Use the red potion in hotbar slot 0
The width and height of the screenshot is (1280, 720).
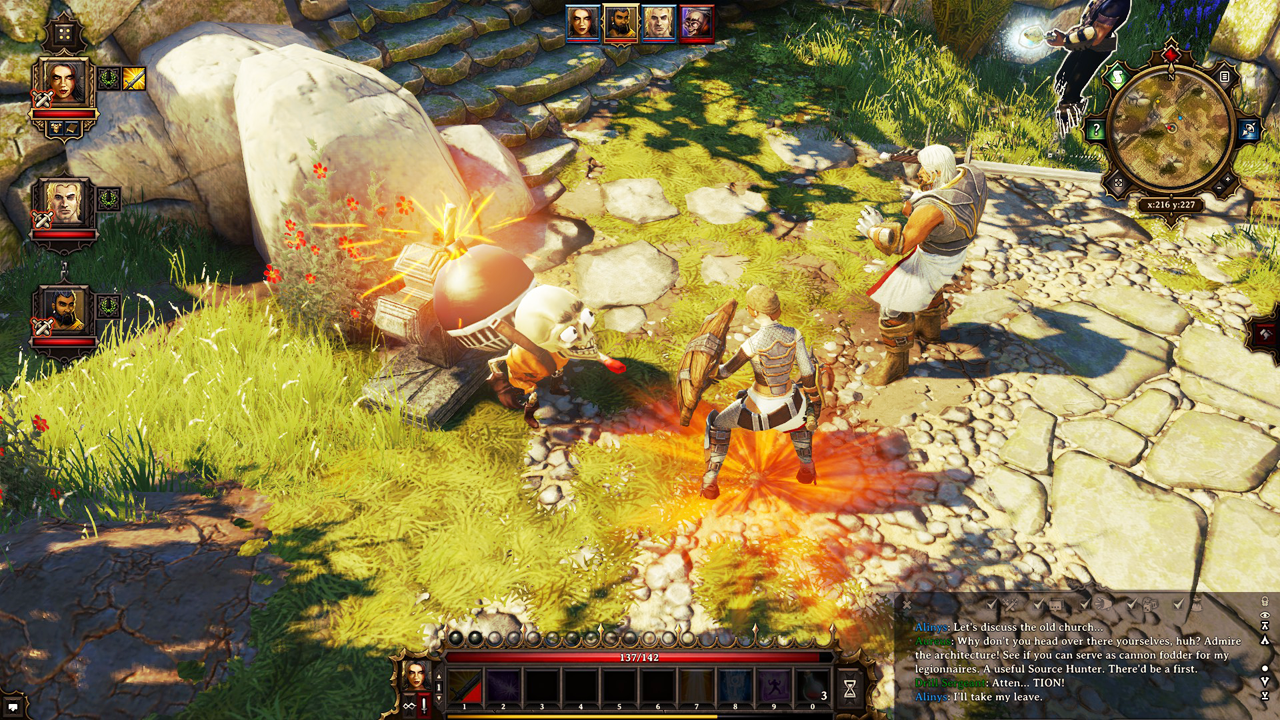[813, 688]
